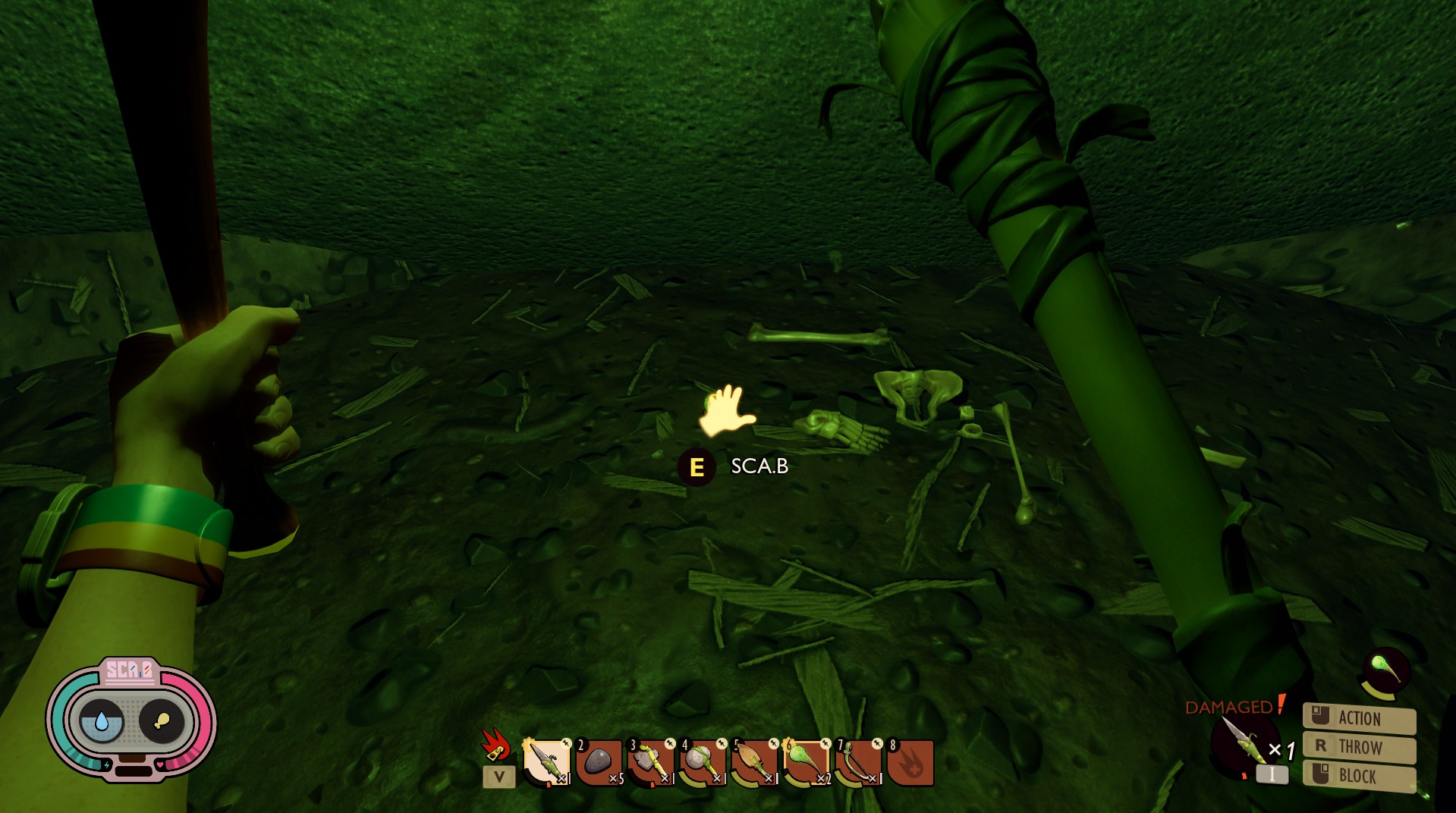Select hotbar slot 8 with faded fist icon

point(910,761)
